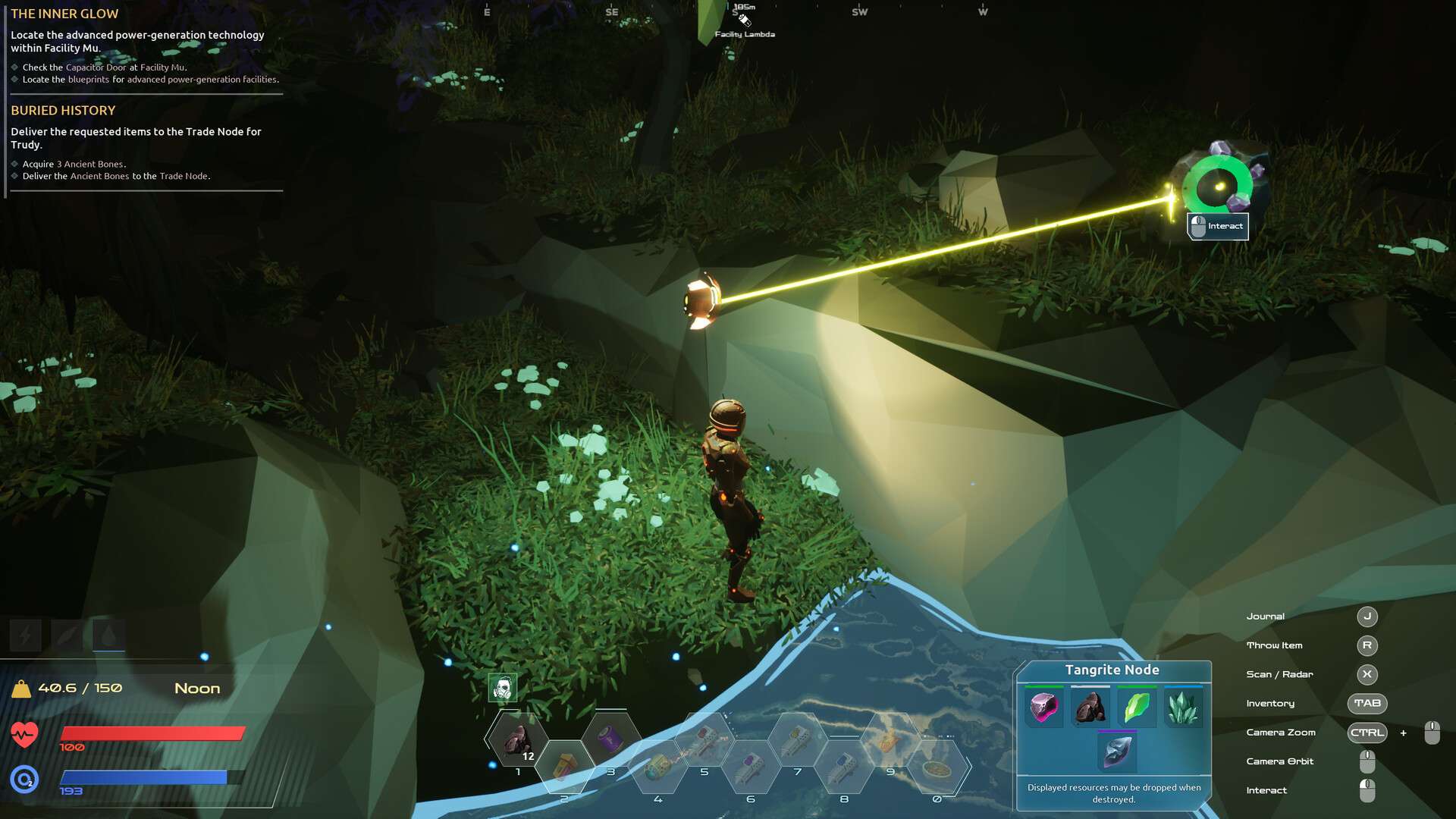Equip the round gadget in hotbar slot 4
The image size is (1456, 819).
click(657, 767)
